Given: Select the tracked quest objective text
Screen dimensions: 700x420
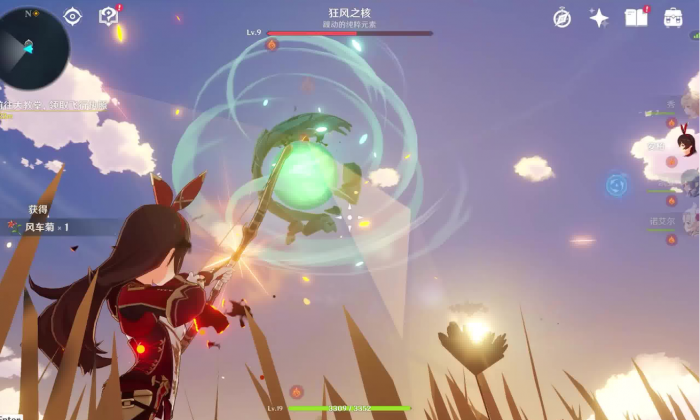Looking at the screenshot, I should (x=55, y=104).
